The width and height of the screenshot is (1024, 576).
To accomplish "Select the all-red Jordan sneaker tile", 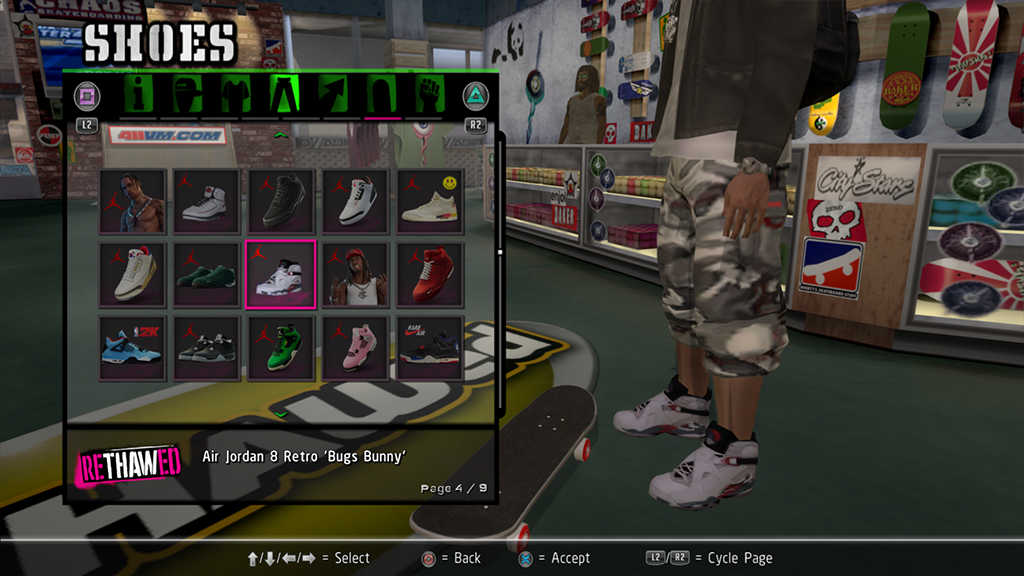I will (x=429, y=274).
